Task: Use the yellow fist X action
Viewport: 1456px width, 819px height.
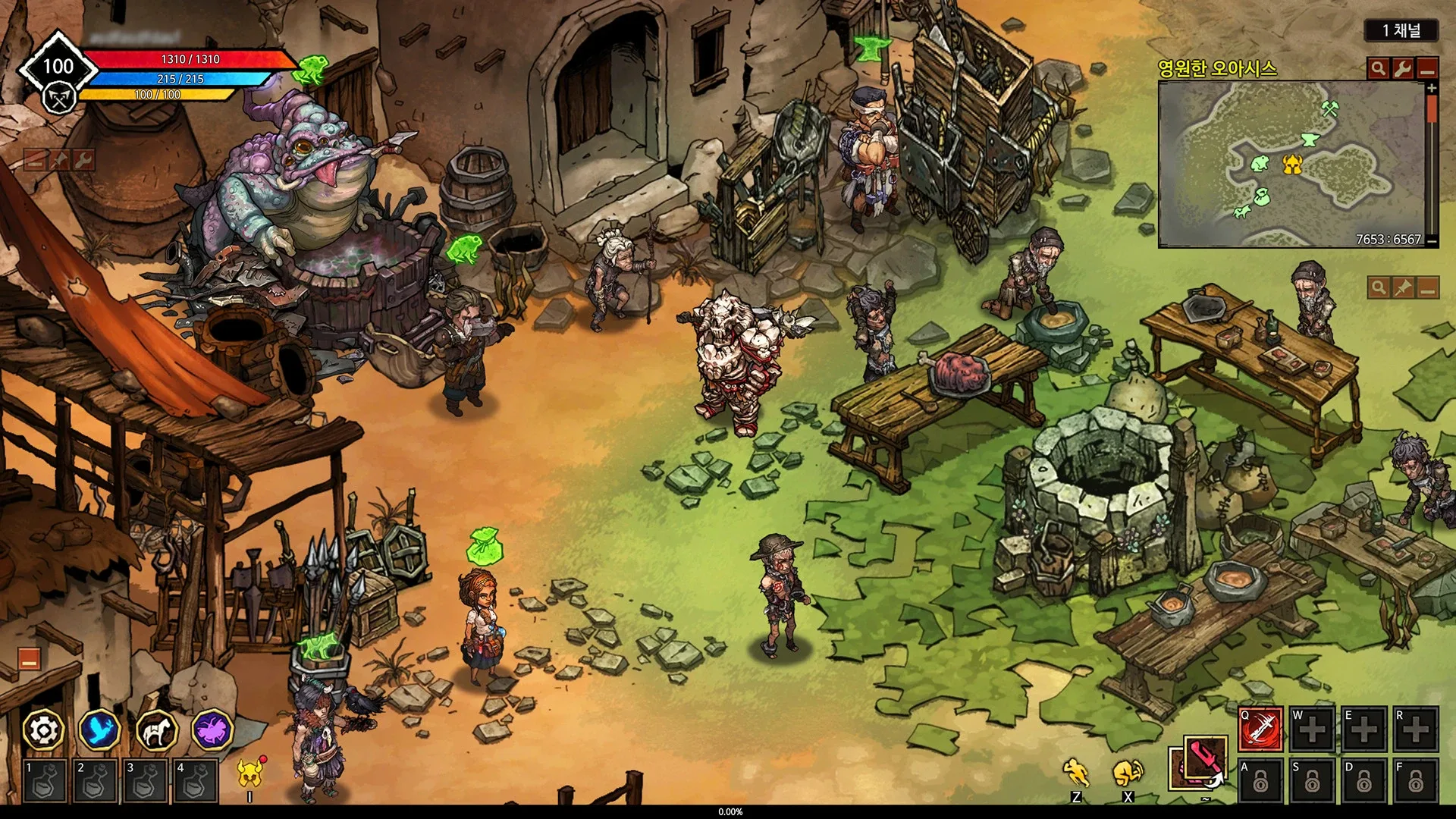Action: point(1128,773)
